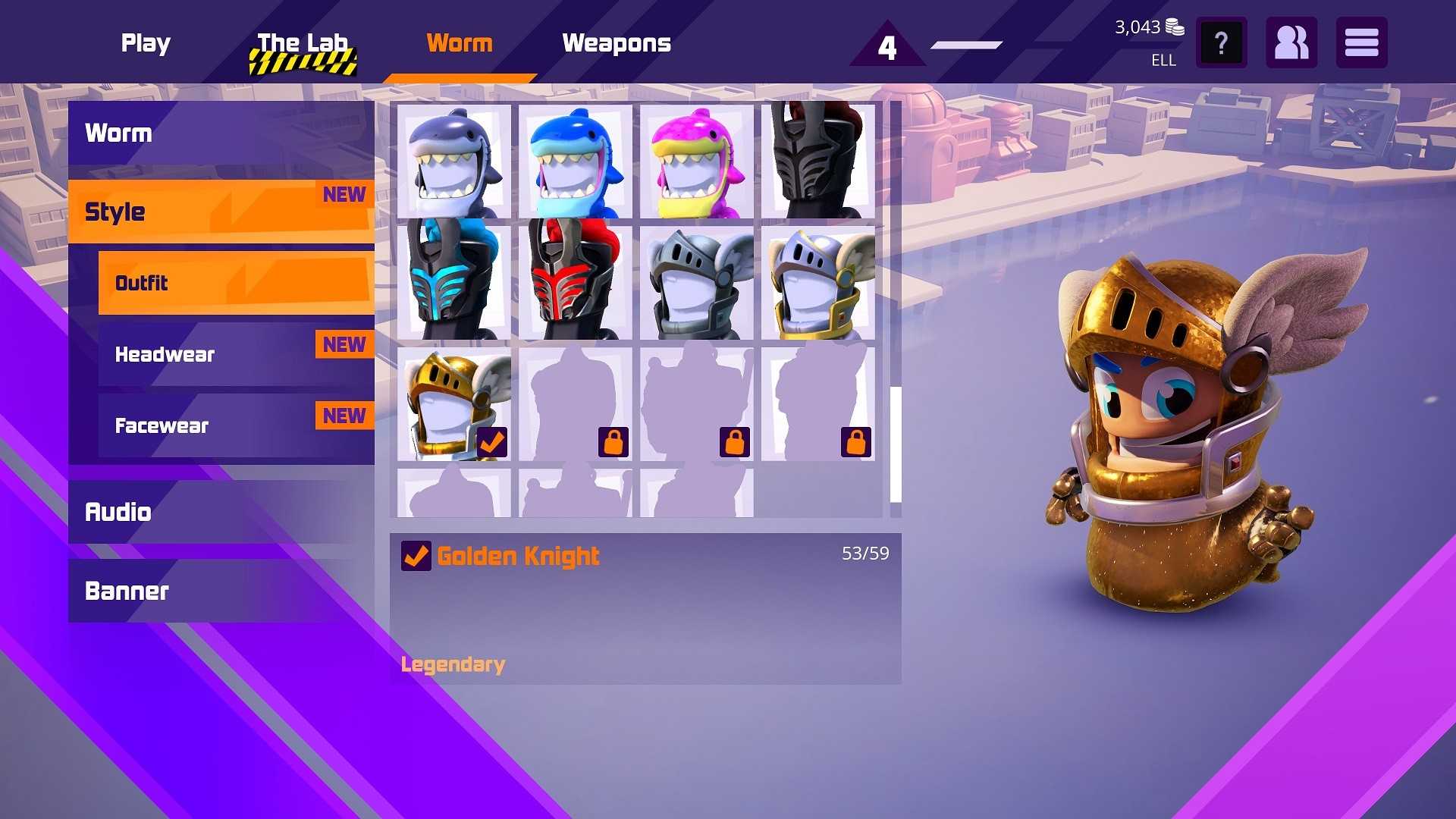Switch to the Weapons tab
The height and width of the screenshot is (819, 1456).
pos(617,43)
